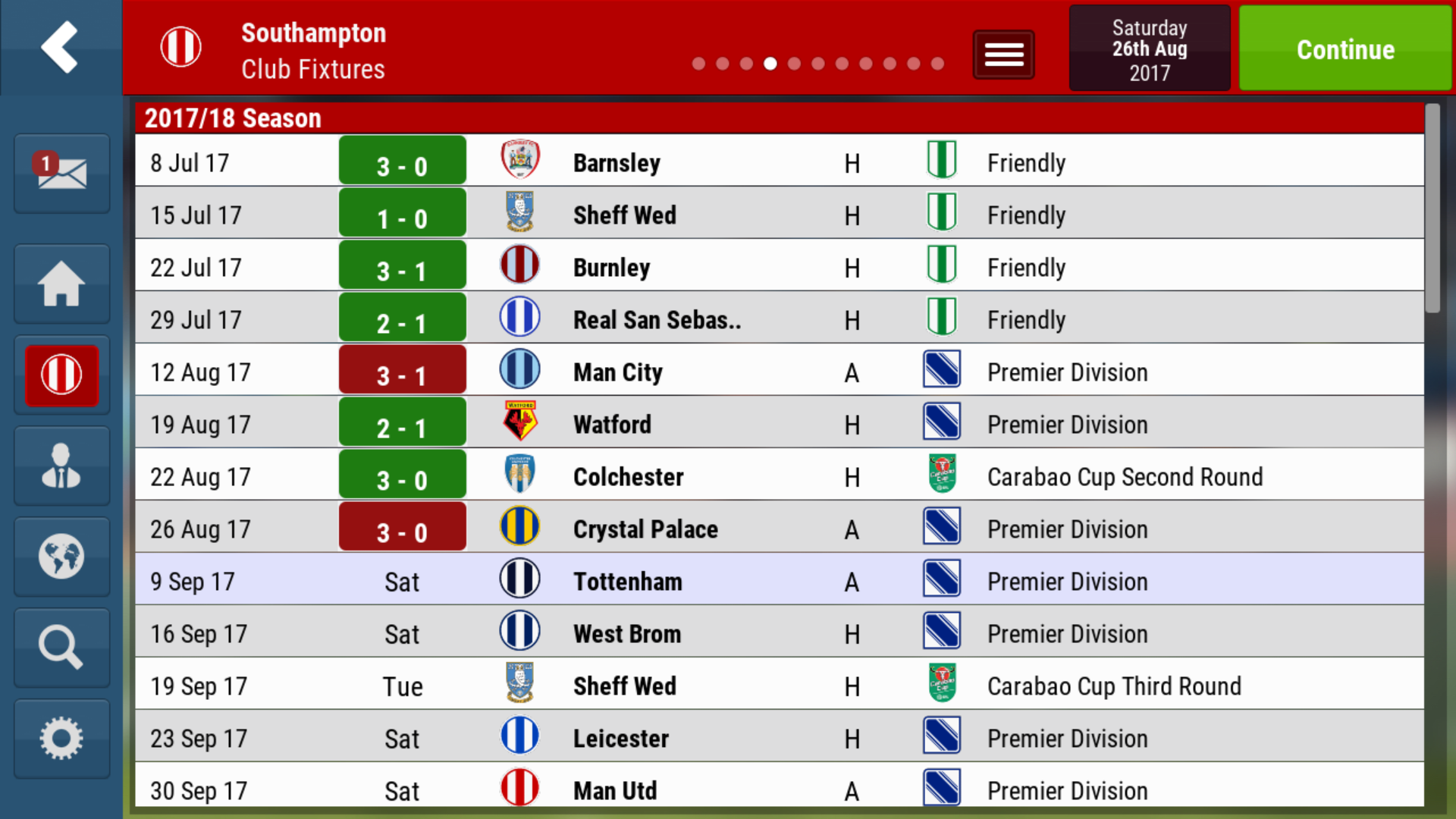
Task: Click the green Continue button
Action: 1345,49
